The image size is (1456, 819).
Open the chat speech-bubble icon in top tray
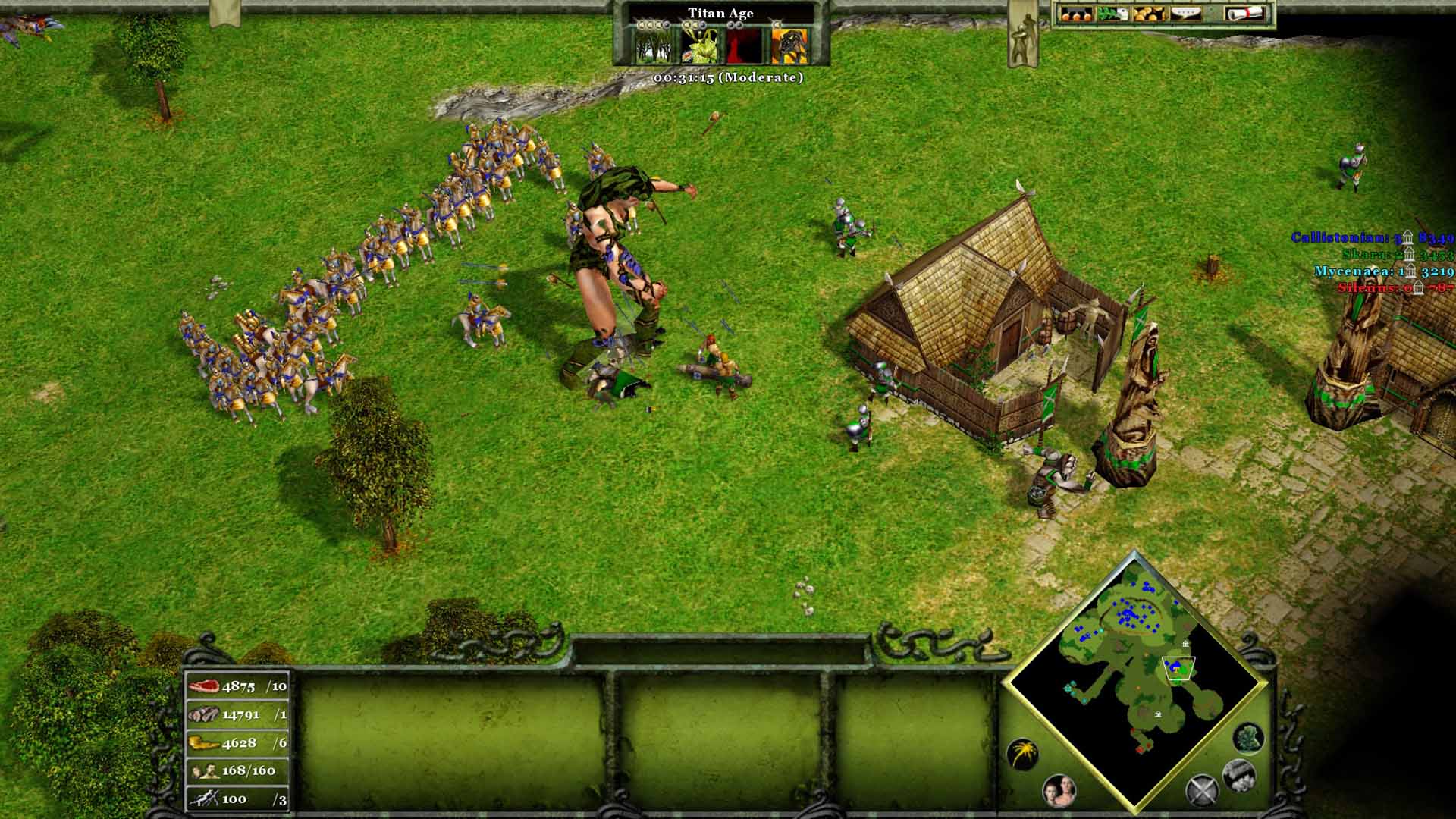[x=1185, y=14]
